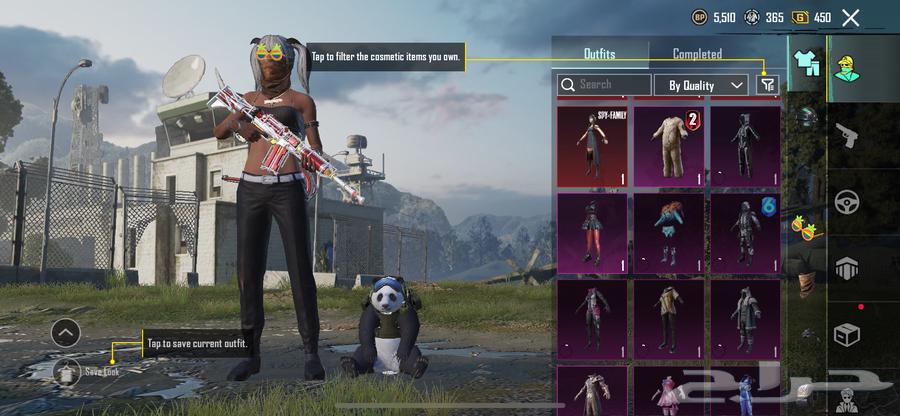Click the outfit Search field
900x416 pixels.
pos(605,85)
